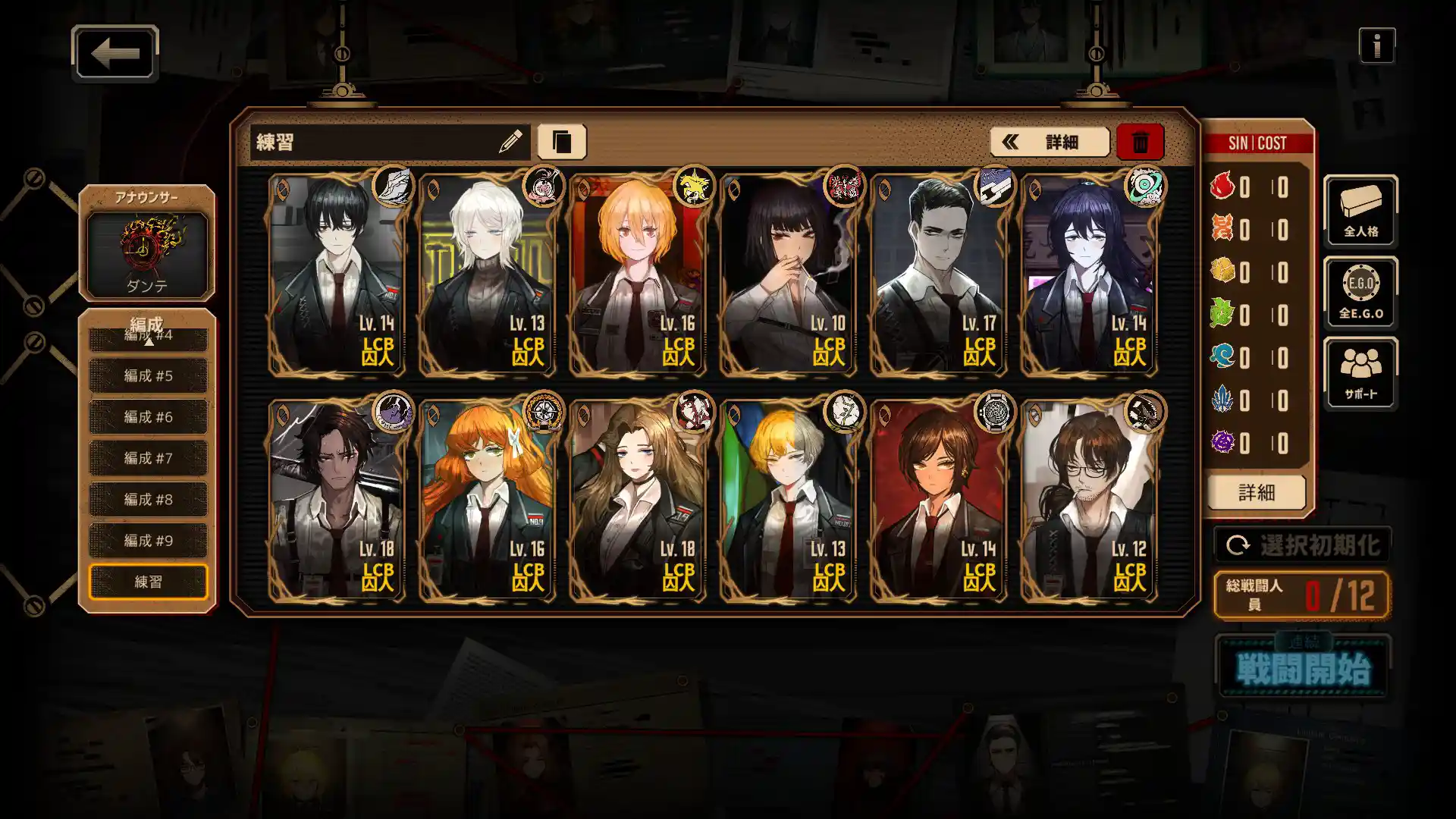Switch to 編成 #7
The width and height of the screenshot is (1456, 819).
148,458
